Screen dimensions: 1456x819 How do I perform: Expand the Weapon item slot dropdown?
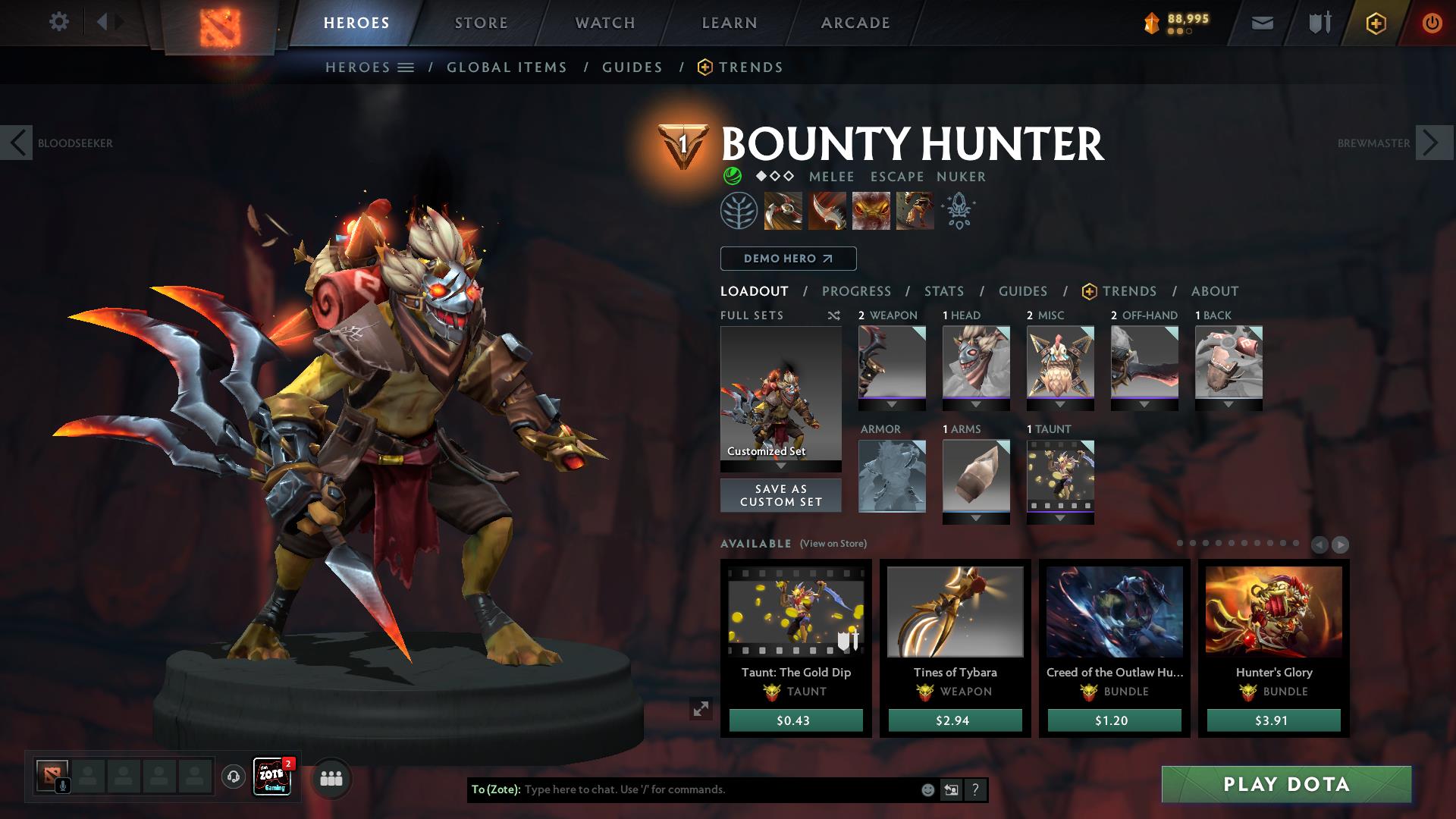(892, 404)
